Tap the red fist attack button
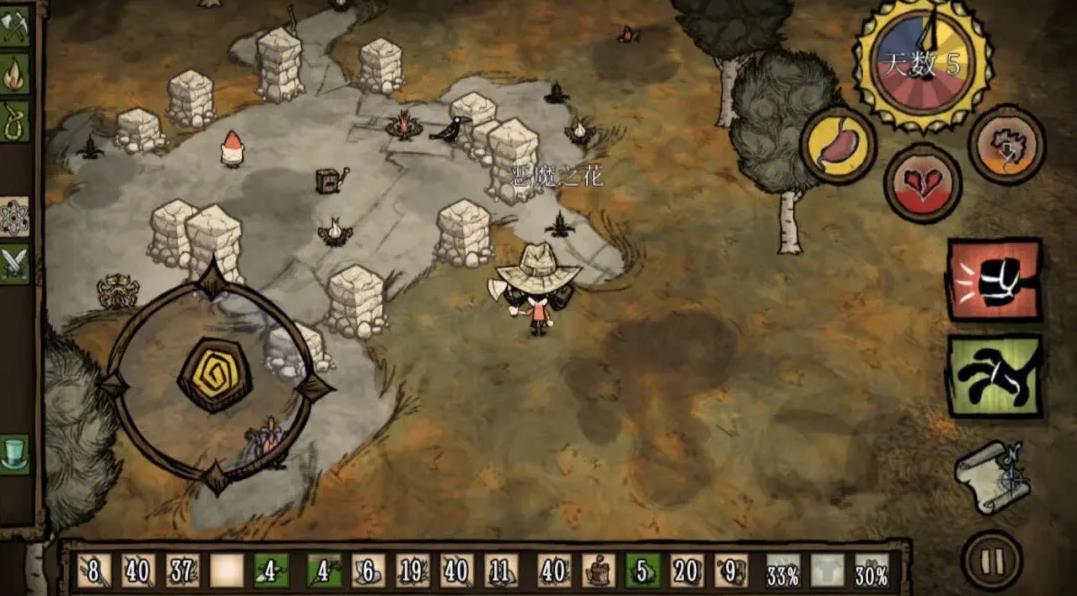This screenshot has height=596, width=1077. tap(994, 279)
